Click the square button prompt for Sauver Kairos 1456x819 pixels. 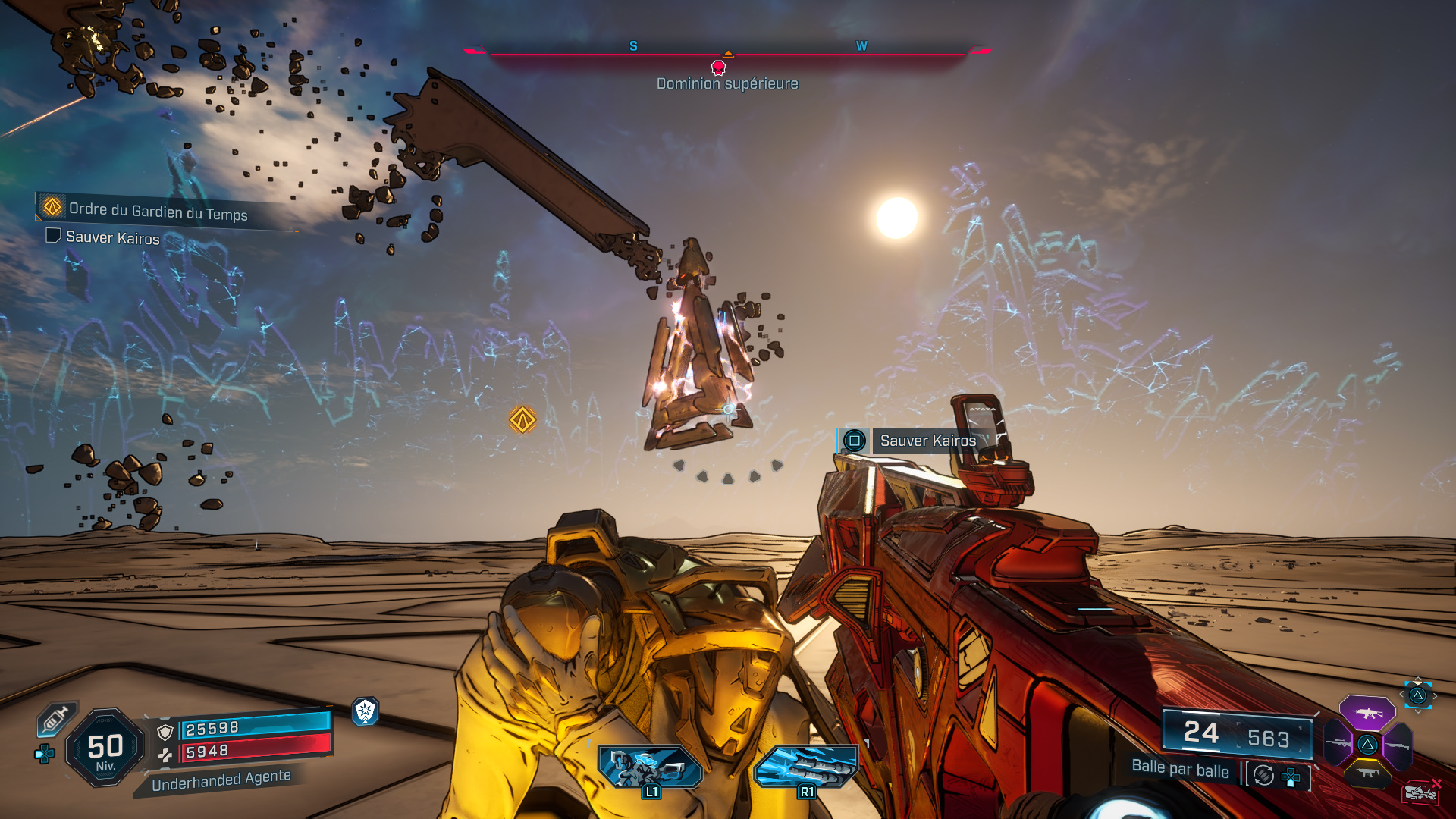(855, 441)
